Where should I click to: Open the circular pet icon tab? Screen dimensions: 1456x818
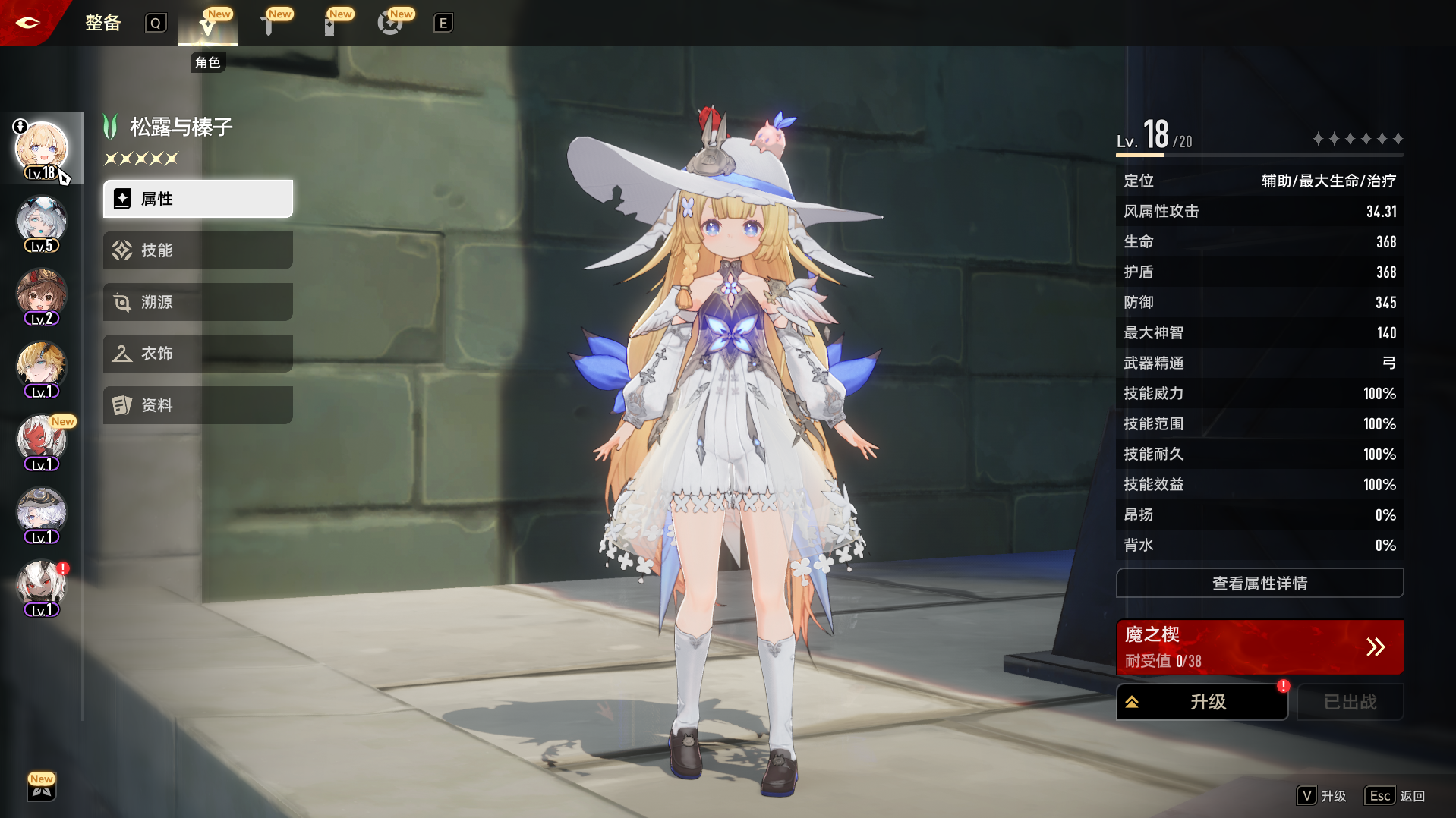tap(389, 25)
